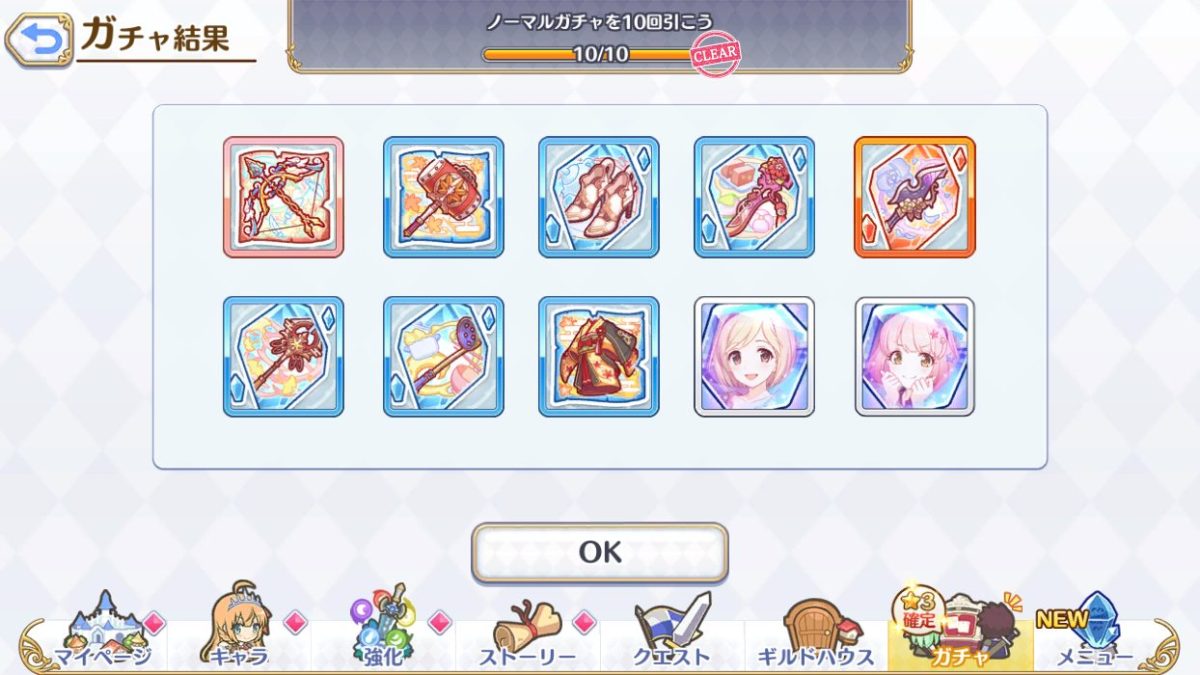Choose the rose-decorated pink slipper item
1200x675 pixels.
754,197
